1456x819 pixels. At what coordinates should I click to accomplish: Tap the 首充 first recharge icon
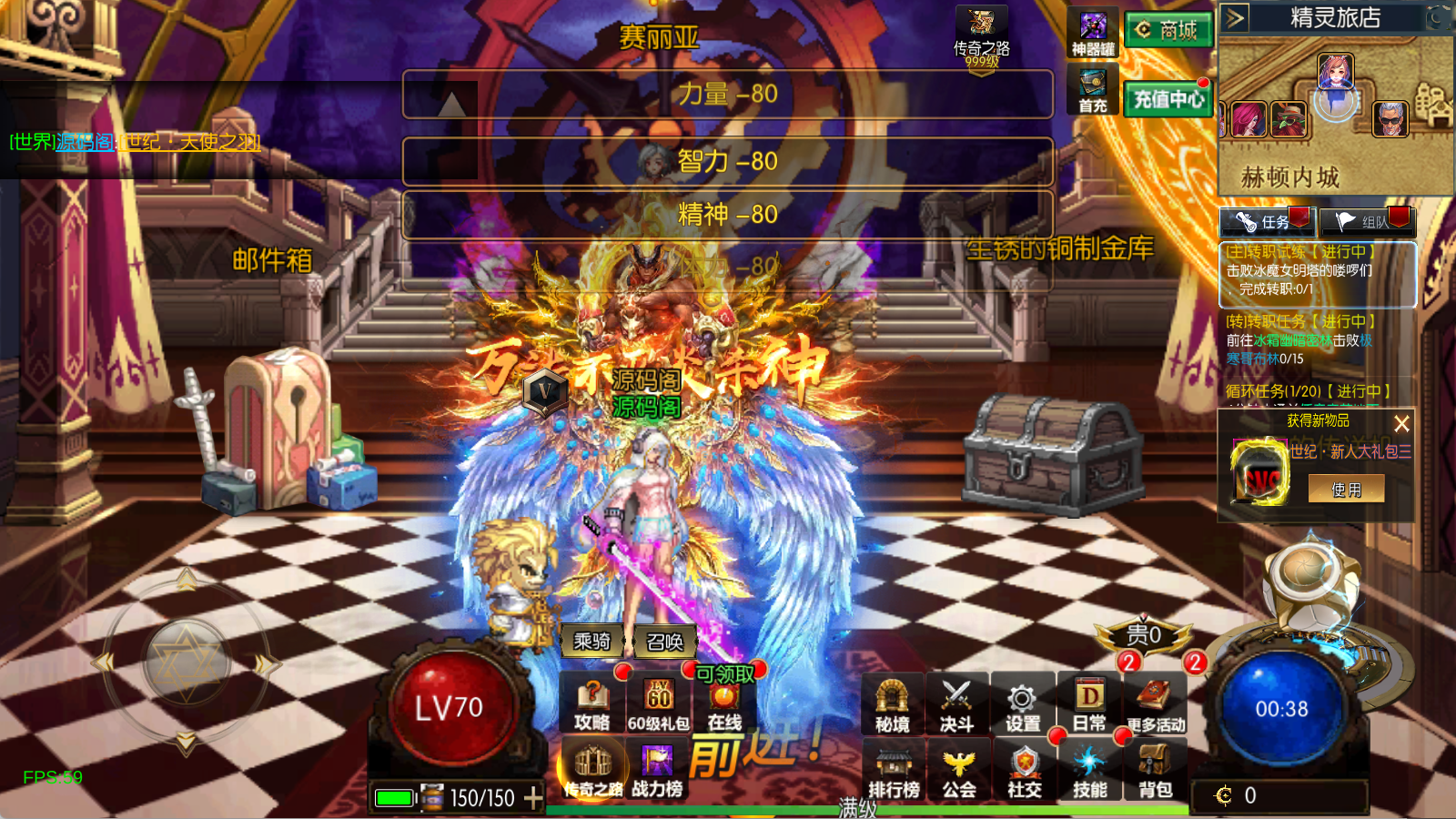(1093, 89)
